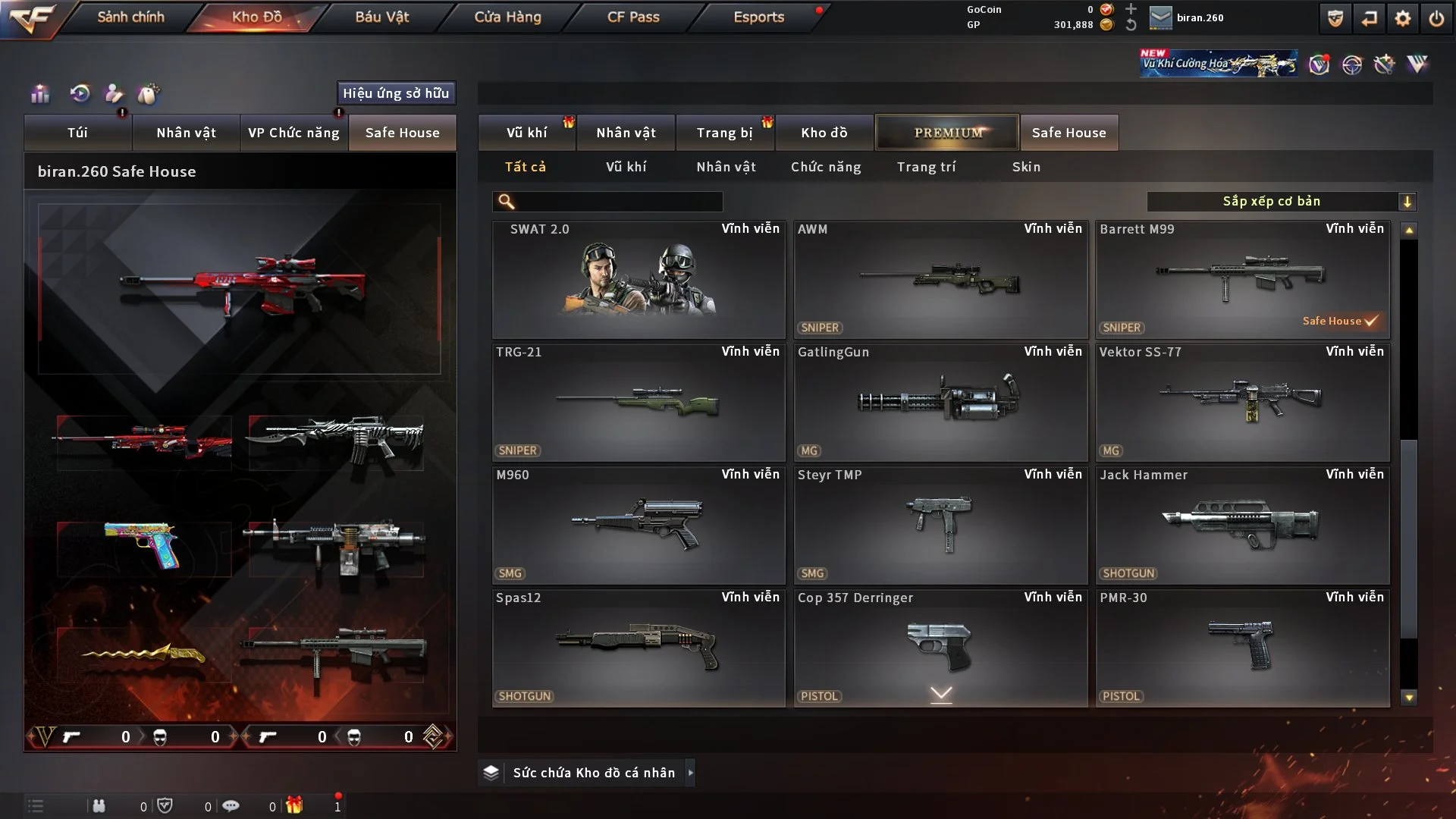Click the item search field

(618, 202)
